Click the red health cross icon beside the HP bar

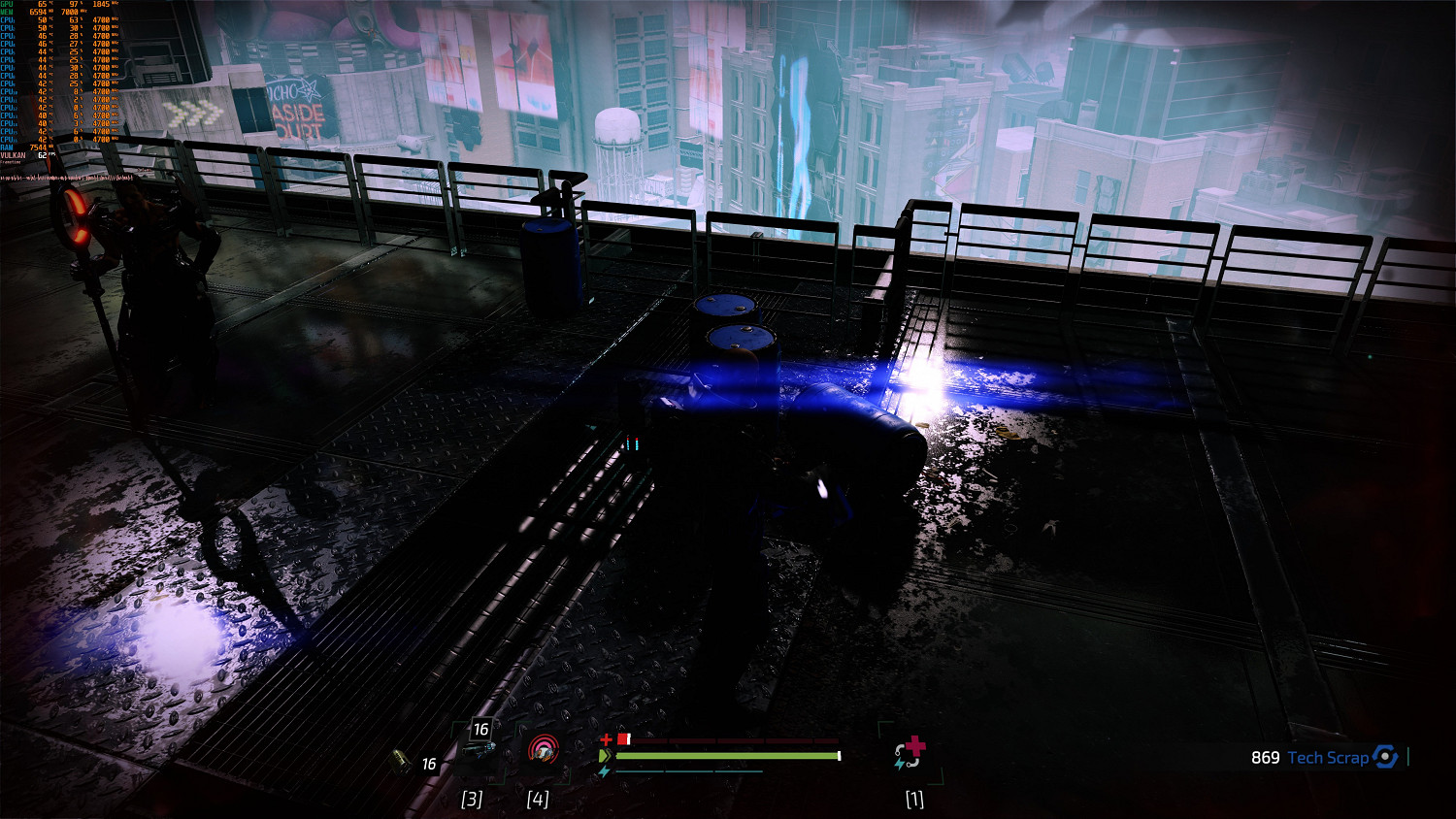[x=607, y=739]
